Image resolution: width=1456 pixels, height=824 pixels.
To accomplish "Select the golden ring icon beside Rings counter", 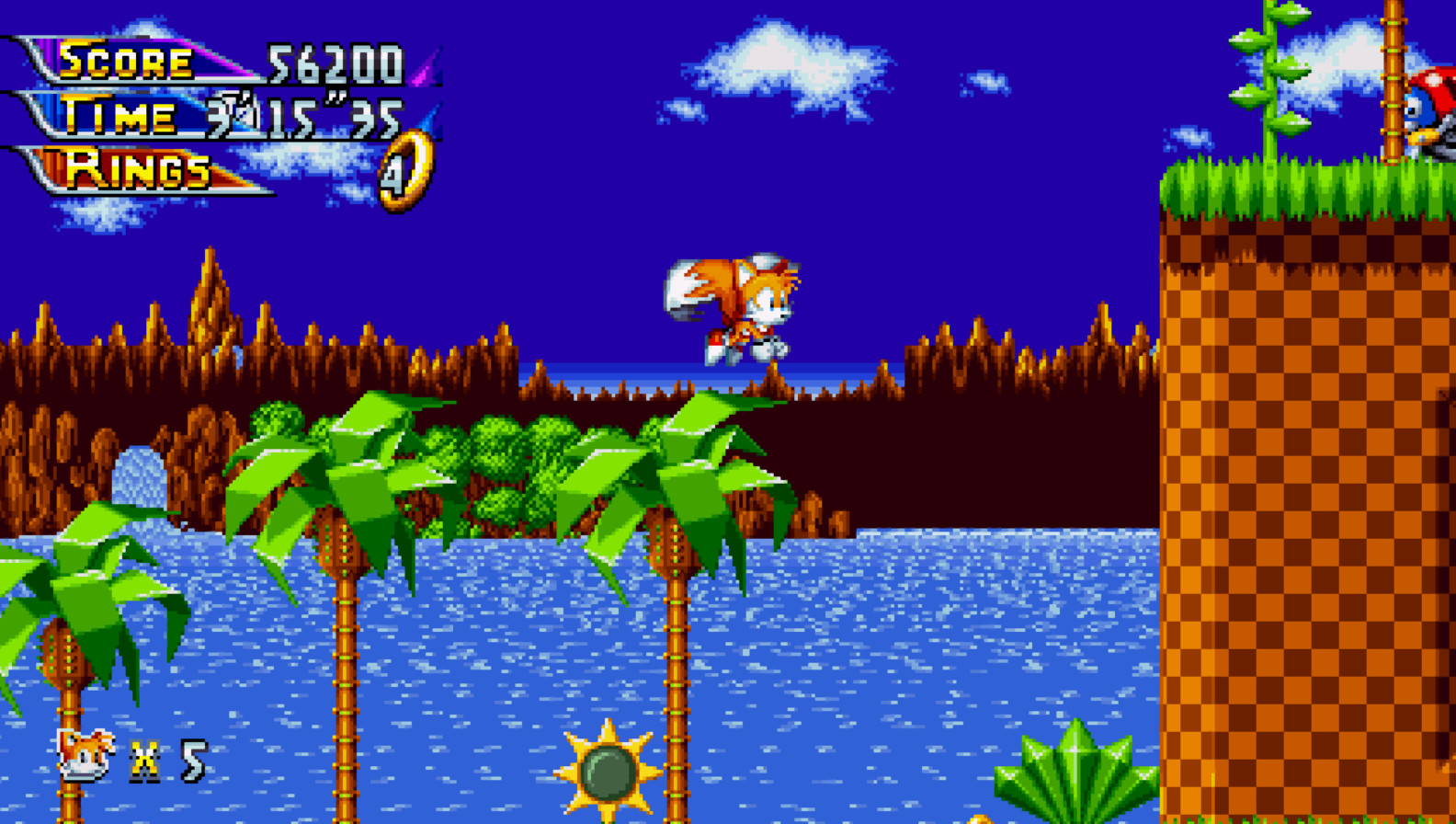I will [x=404, y=170].
